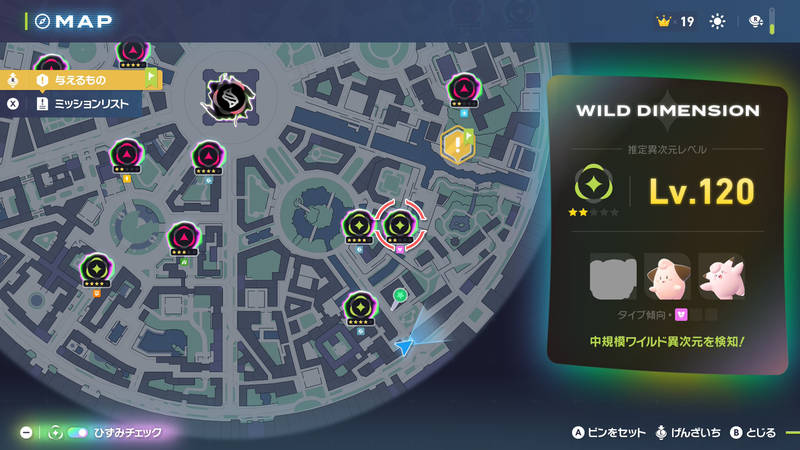The width and height of the screenshot is (800, 450).
Task: Click the blue player location arrow
Action: 404,345
